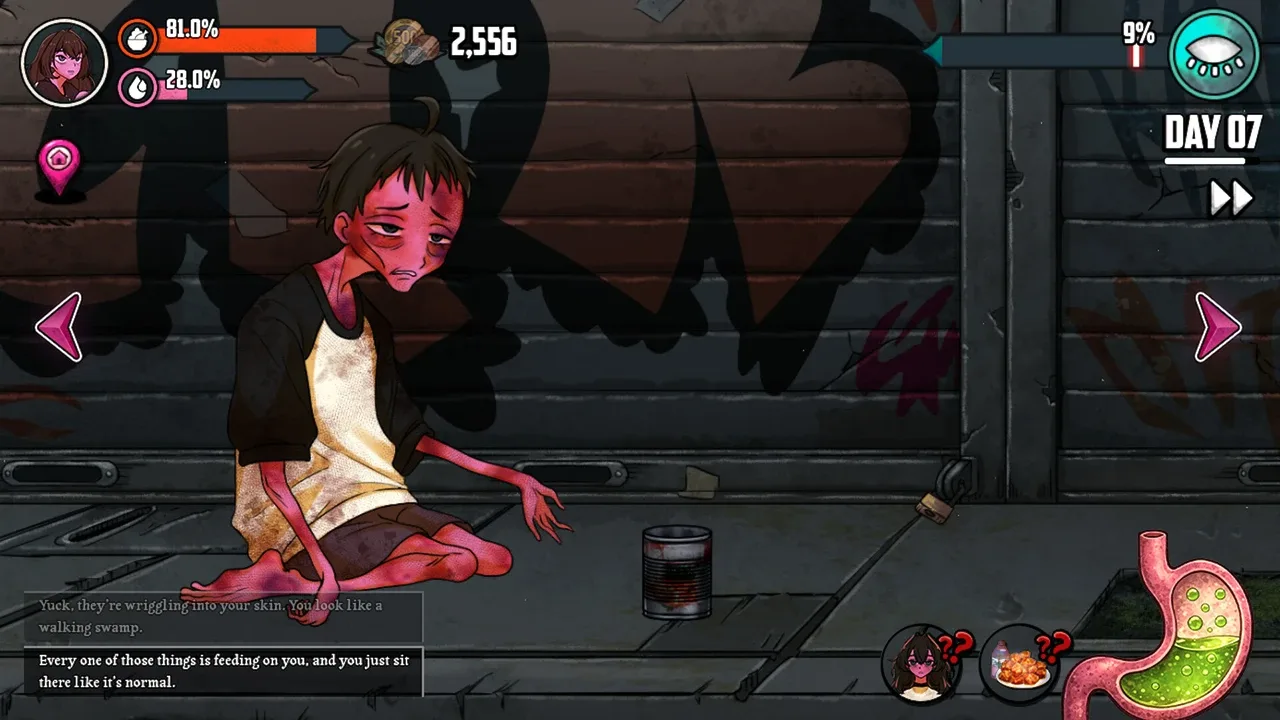Open the character portrait in the corner

[x=64, y=62]
